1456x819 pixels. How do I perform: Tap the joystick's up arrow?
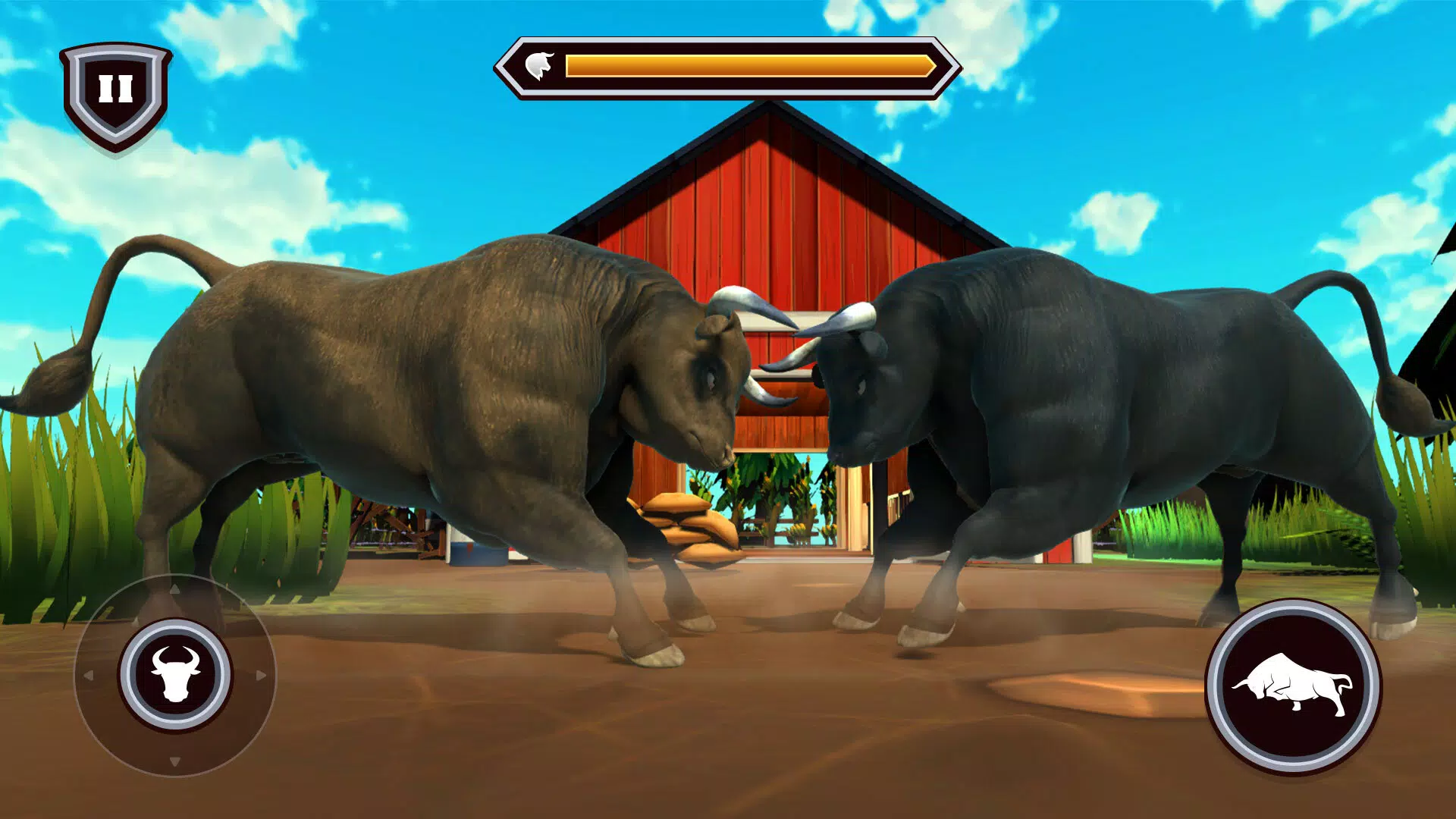click(175, 588)
